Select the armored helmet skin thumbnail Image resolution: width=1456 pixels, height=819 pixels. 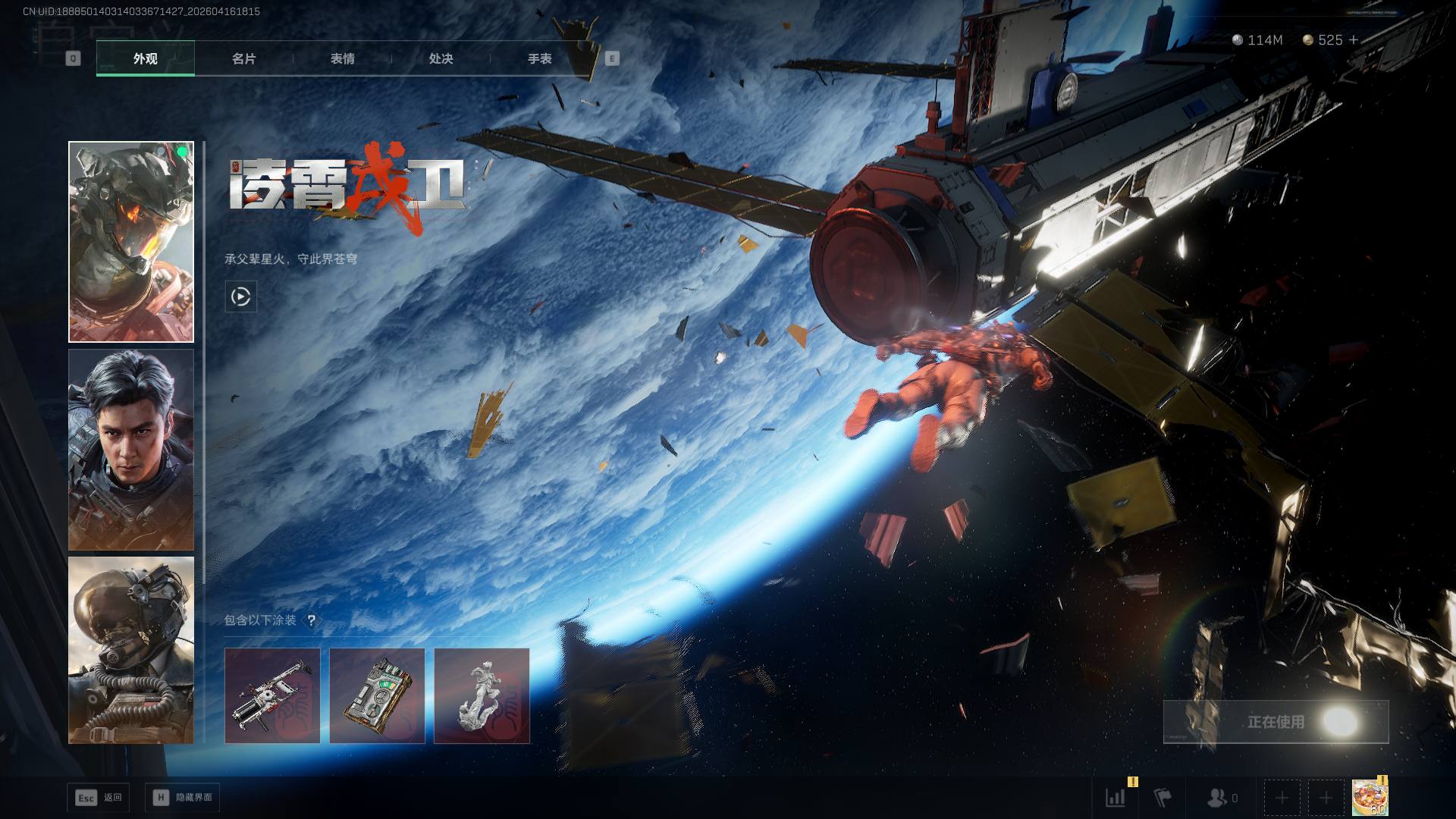pyautogui.click(x=131, y=242)
